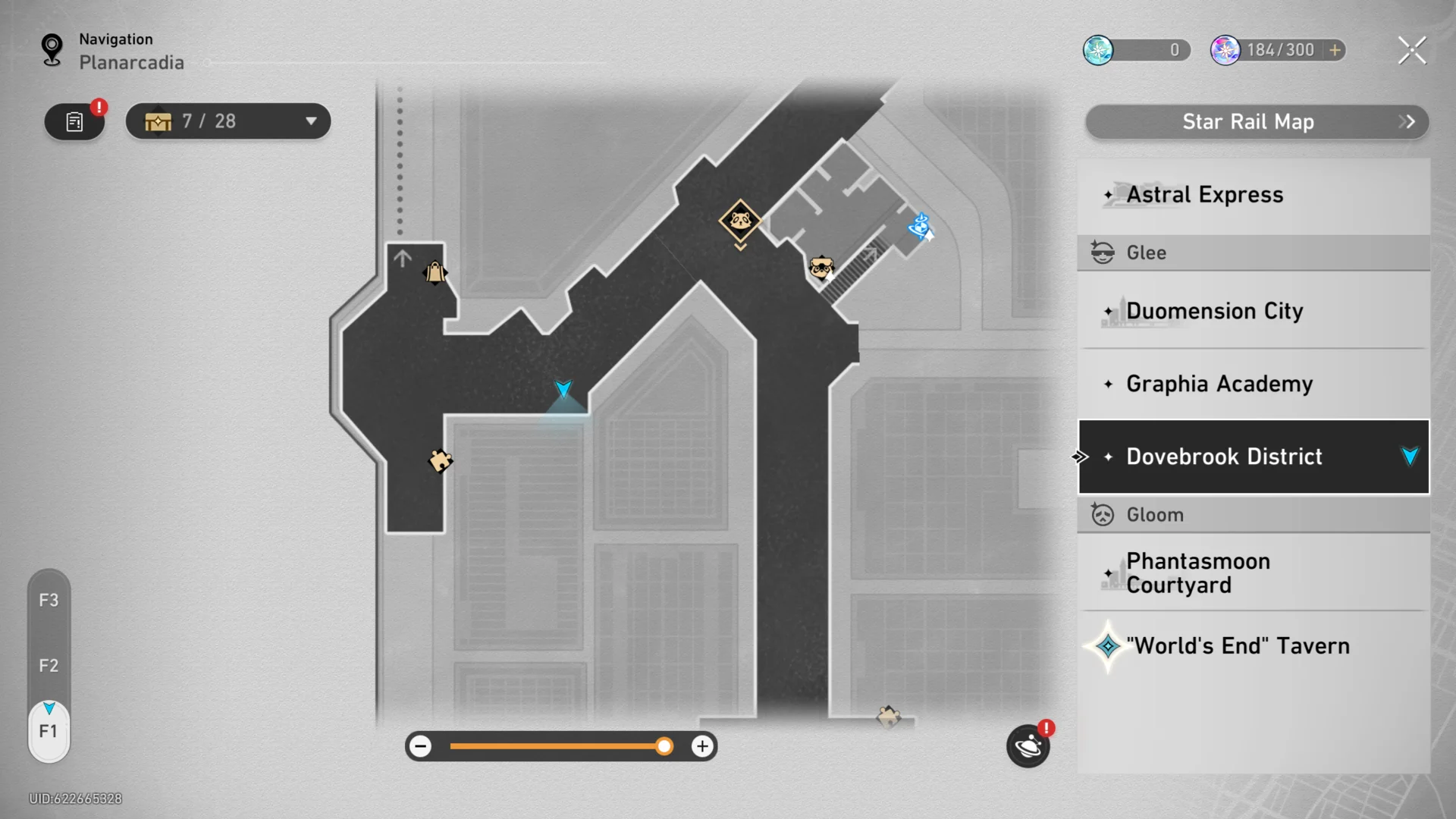The width and height of the screenshot is (1456, 819).
Task: Open the quest log clipboard icon
Action: (74, 121)
